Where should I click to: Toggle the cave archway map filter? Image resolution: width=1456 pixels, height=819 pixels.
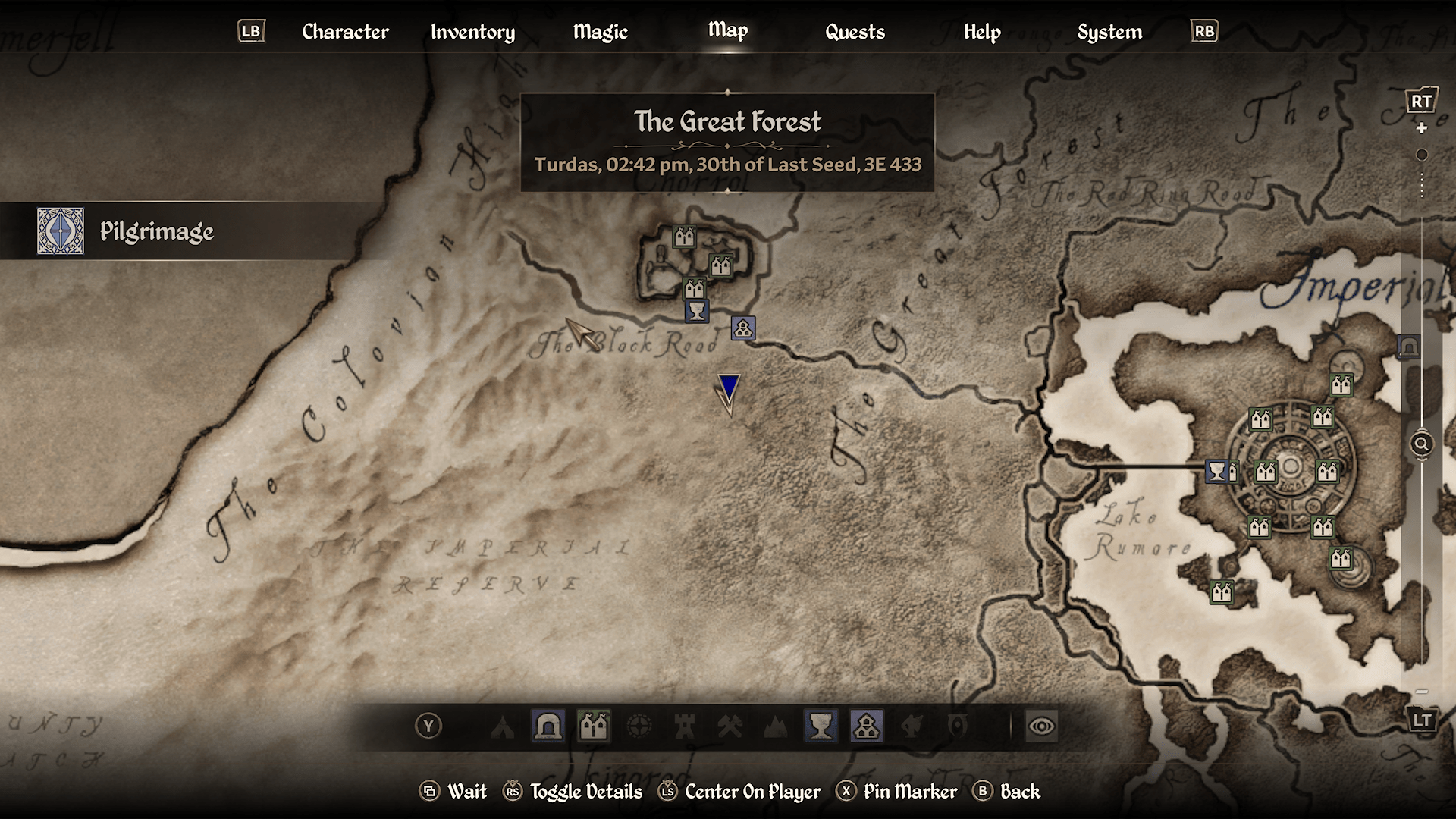548,726
